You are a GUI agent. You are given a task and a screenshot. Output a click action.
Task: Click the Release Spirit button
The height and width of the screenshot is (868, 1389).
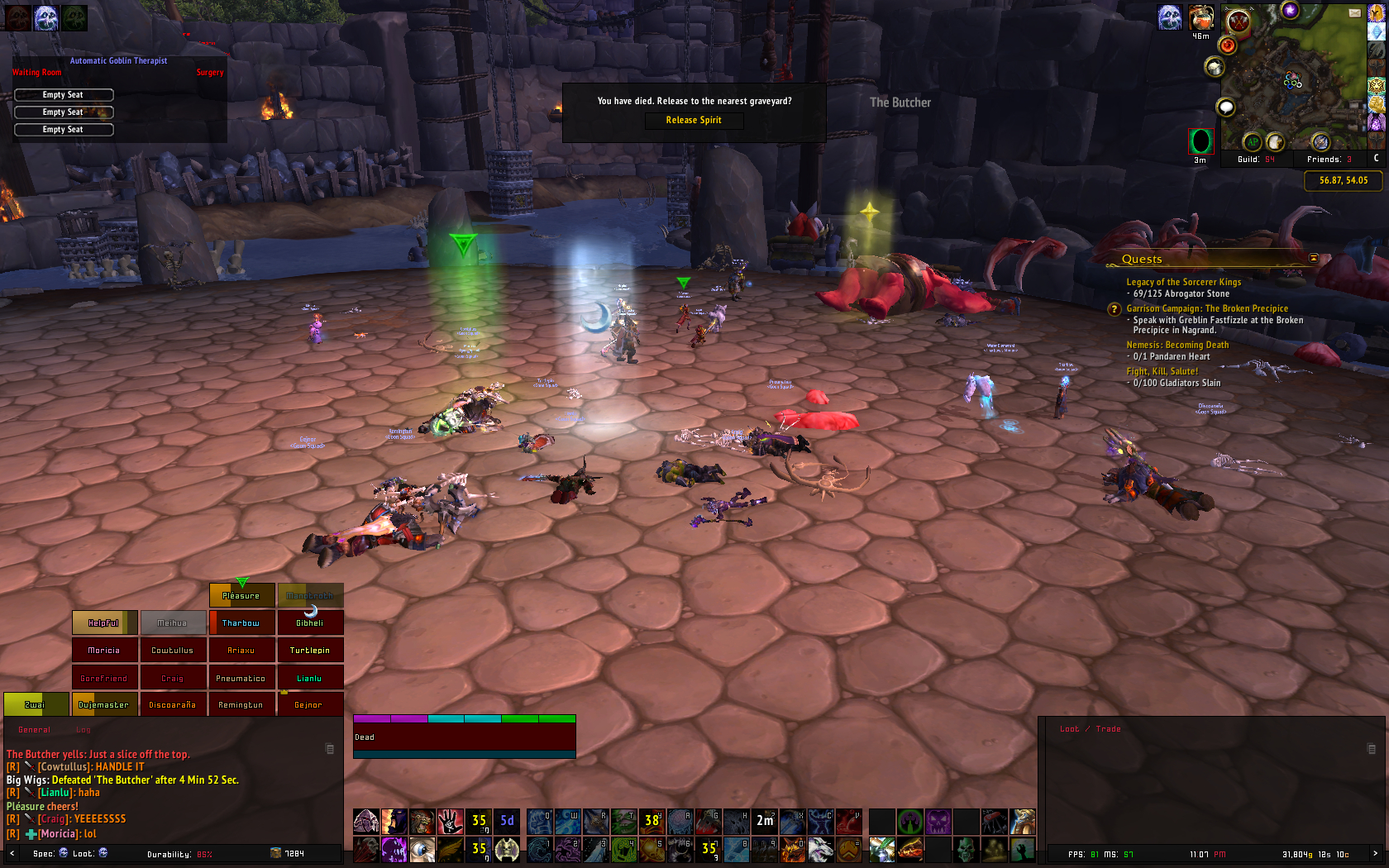click(x=694, y=121)
